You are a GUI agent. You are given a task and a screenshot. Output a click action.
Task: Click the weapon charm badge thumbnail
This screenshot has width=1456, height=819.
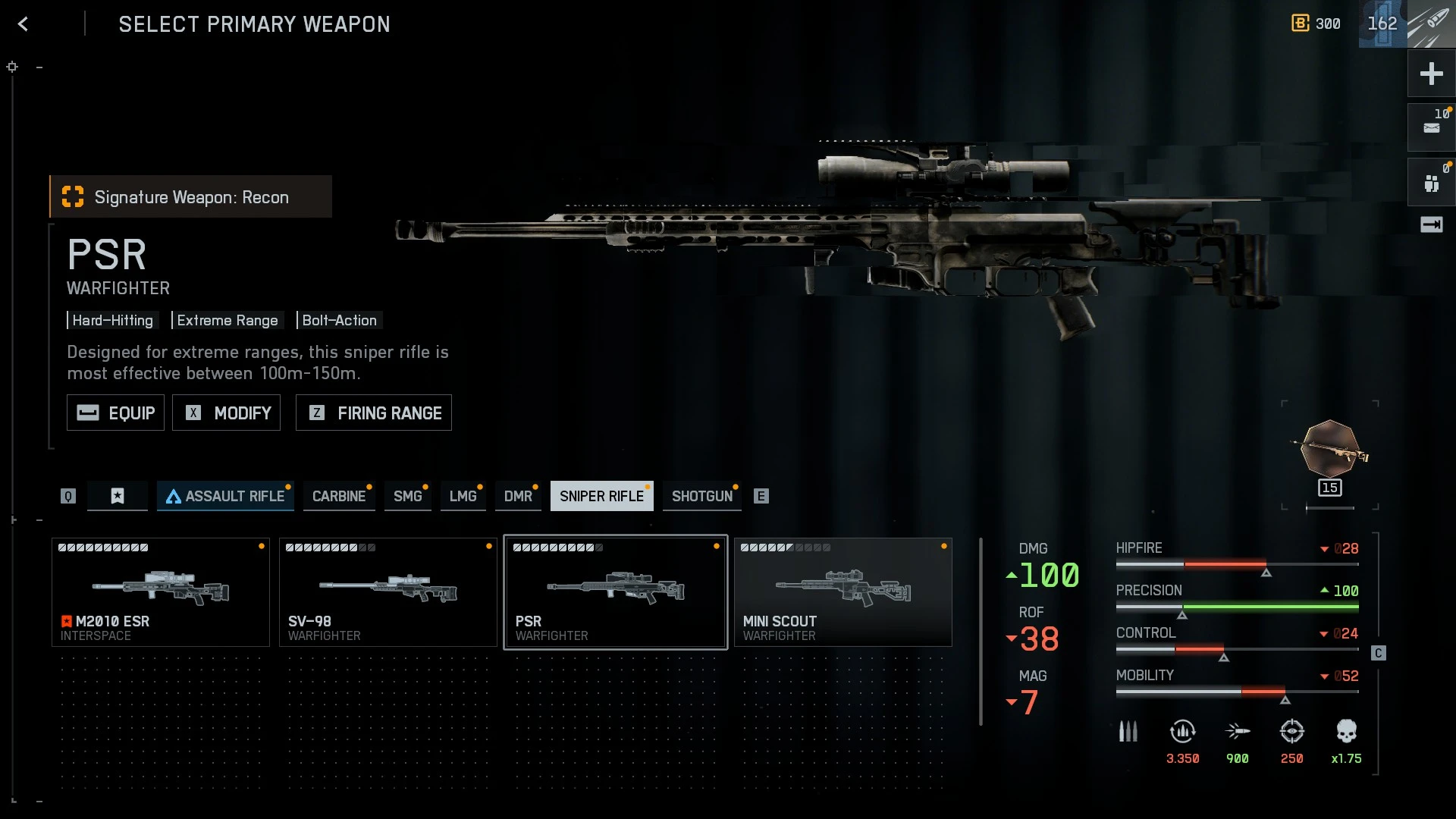(x=1330, y=452)
